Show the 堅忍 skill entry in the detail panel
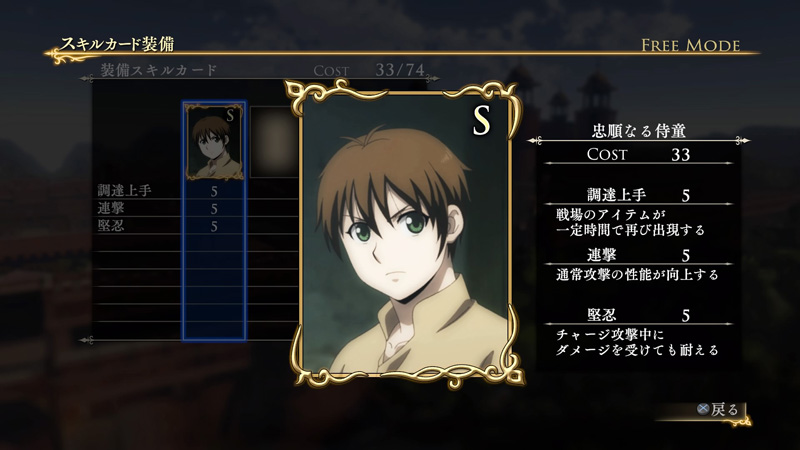 coord(638,315)
